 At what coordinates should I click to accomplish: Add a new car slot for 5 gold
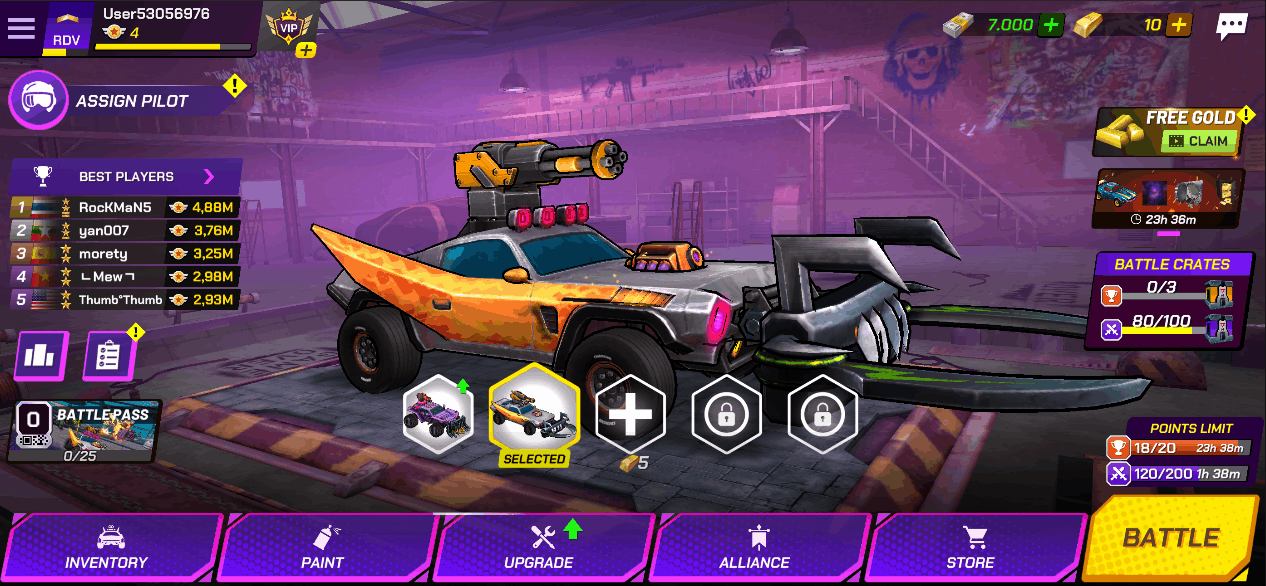[630, 413]
